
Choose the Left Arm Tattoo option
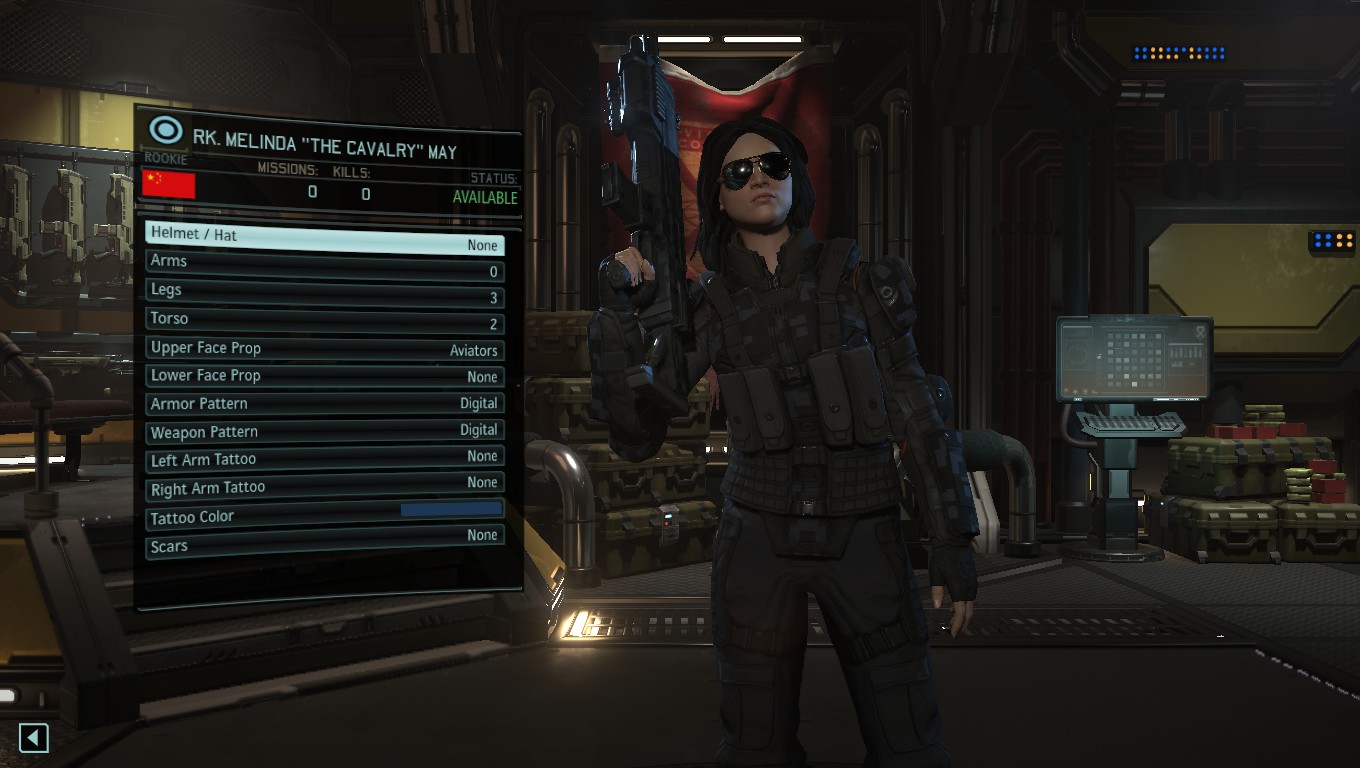(x=324, y=459)
